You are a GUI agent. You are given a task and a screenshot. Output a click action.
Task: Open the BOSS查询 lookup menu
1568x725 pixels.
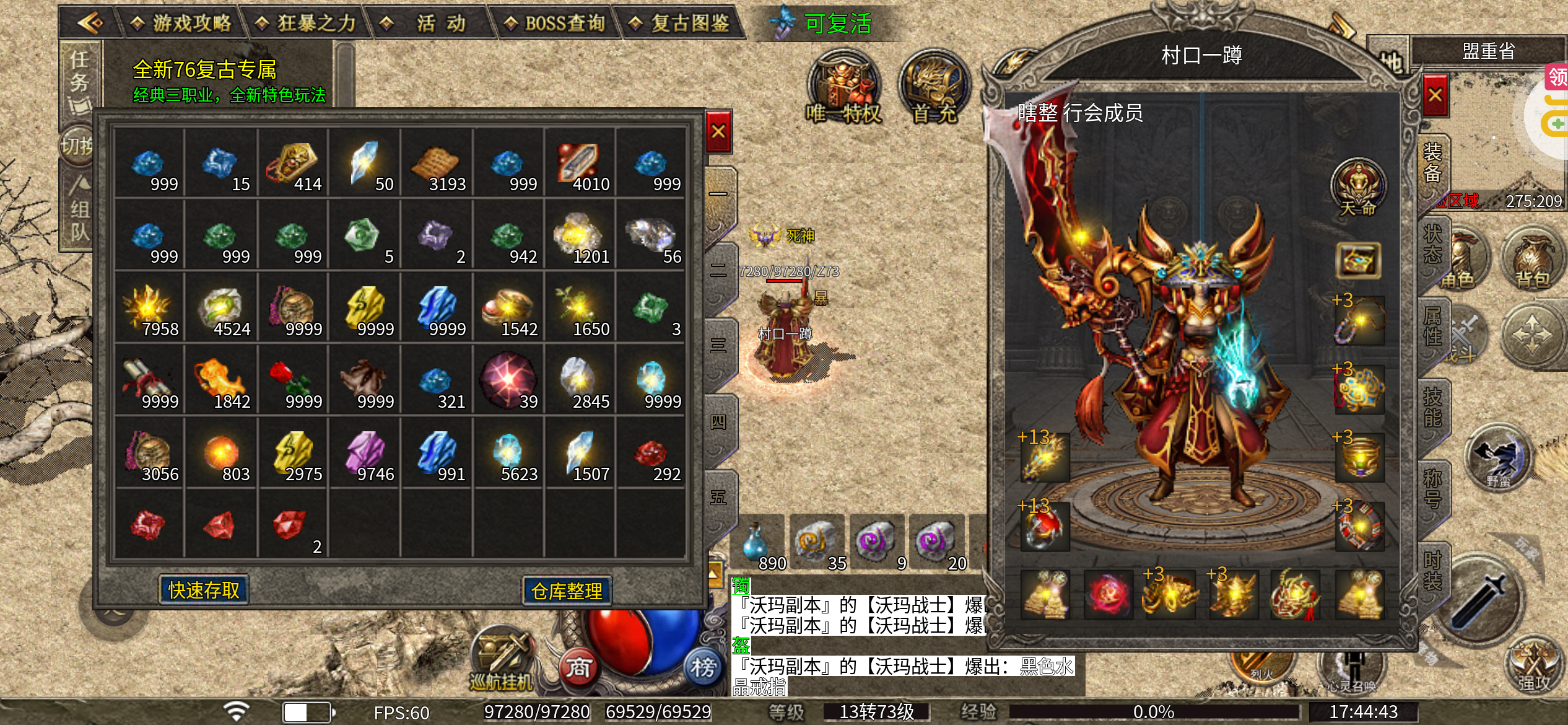555,24
